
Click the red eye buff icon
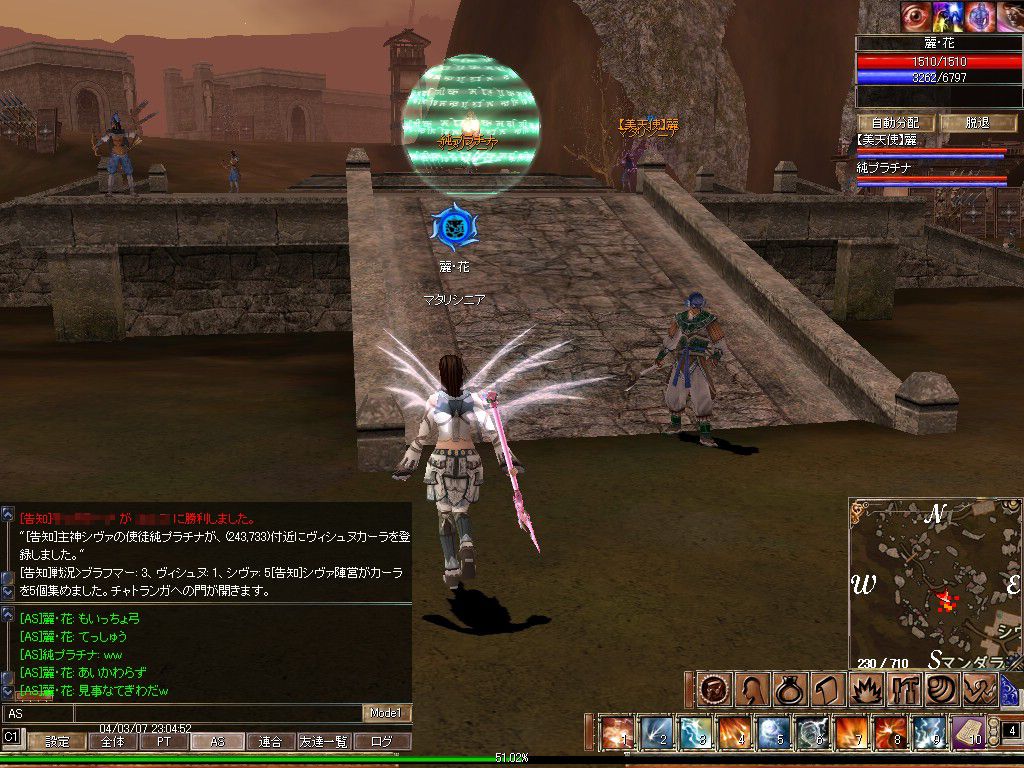pyautogui.click(x=915, y=16)
